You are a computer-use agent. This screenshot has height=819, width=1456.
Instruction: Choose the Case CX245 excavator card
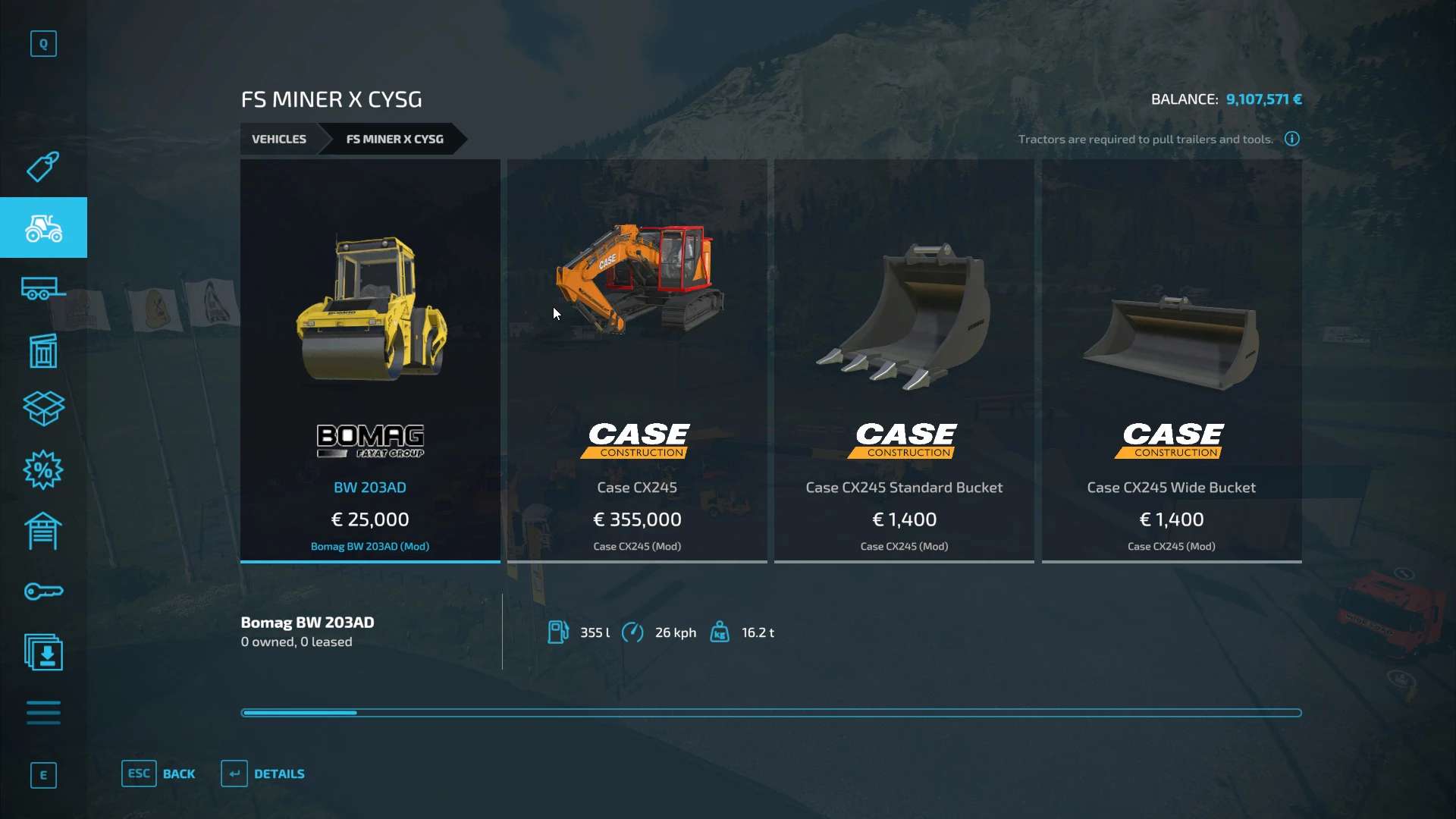(637, 361)
